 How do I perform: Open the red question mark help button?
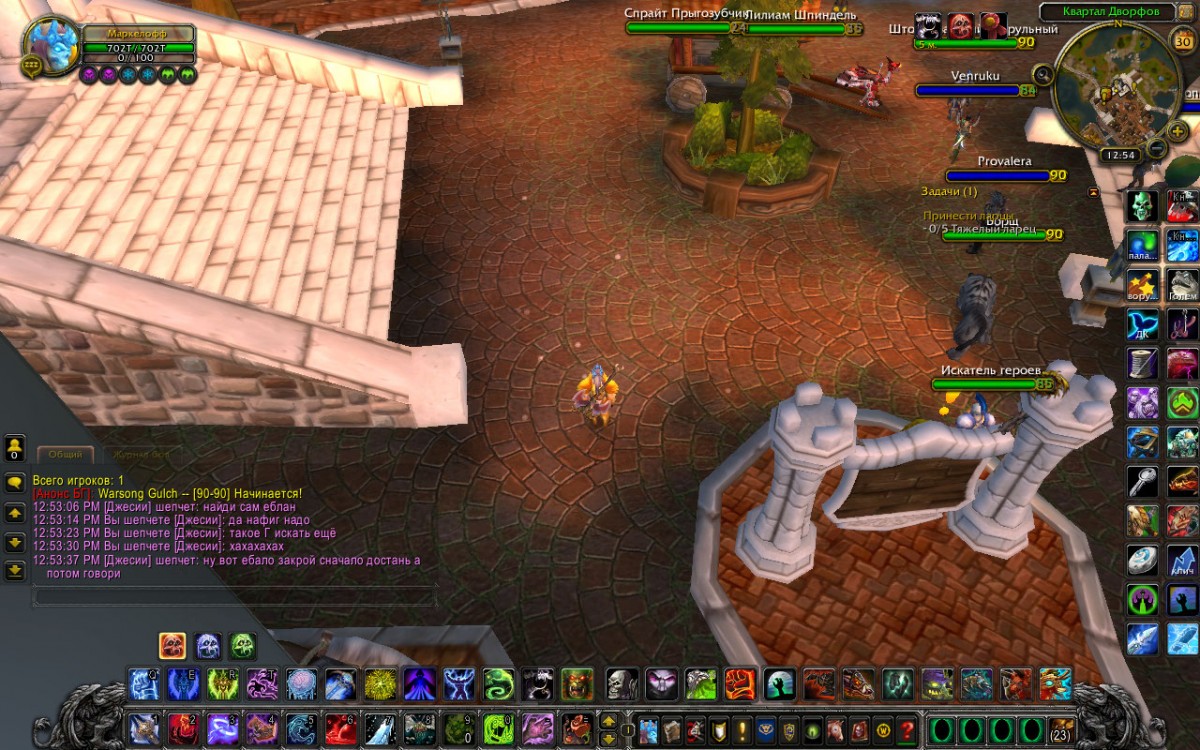click(x=907, y=729)
